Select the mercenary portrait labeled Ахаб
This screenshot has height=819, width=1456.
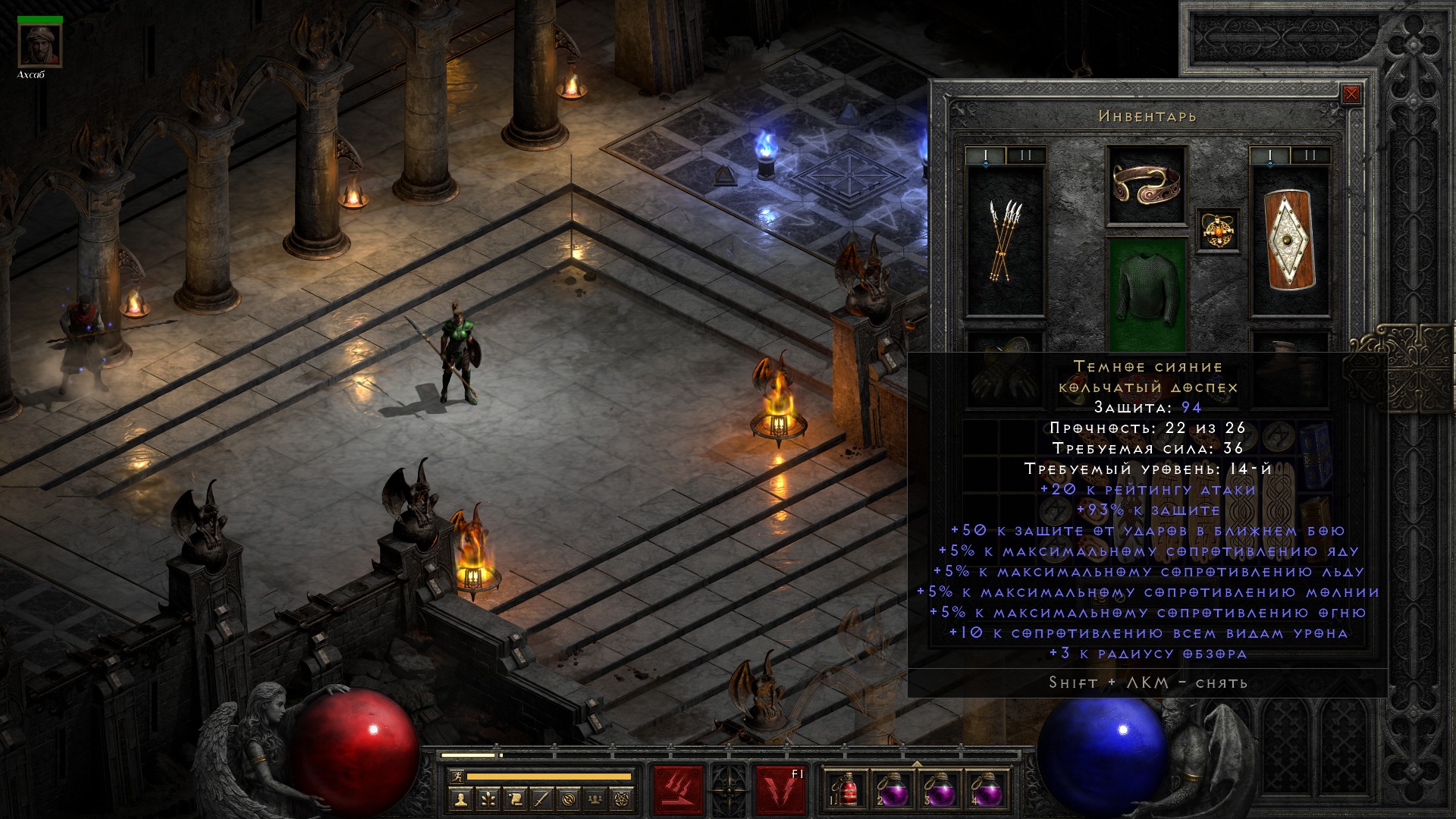(39, 45)
